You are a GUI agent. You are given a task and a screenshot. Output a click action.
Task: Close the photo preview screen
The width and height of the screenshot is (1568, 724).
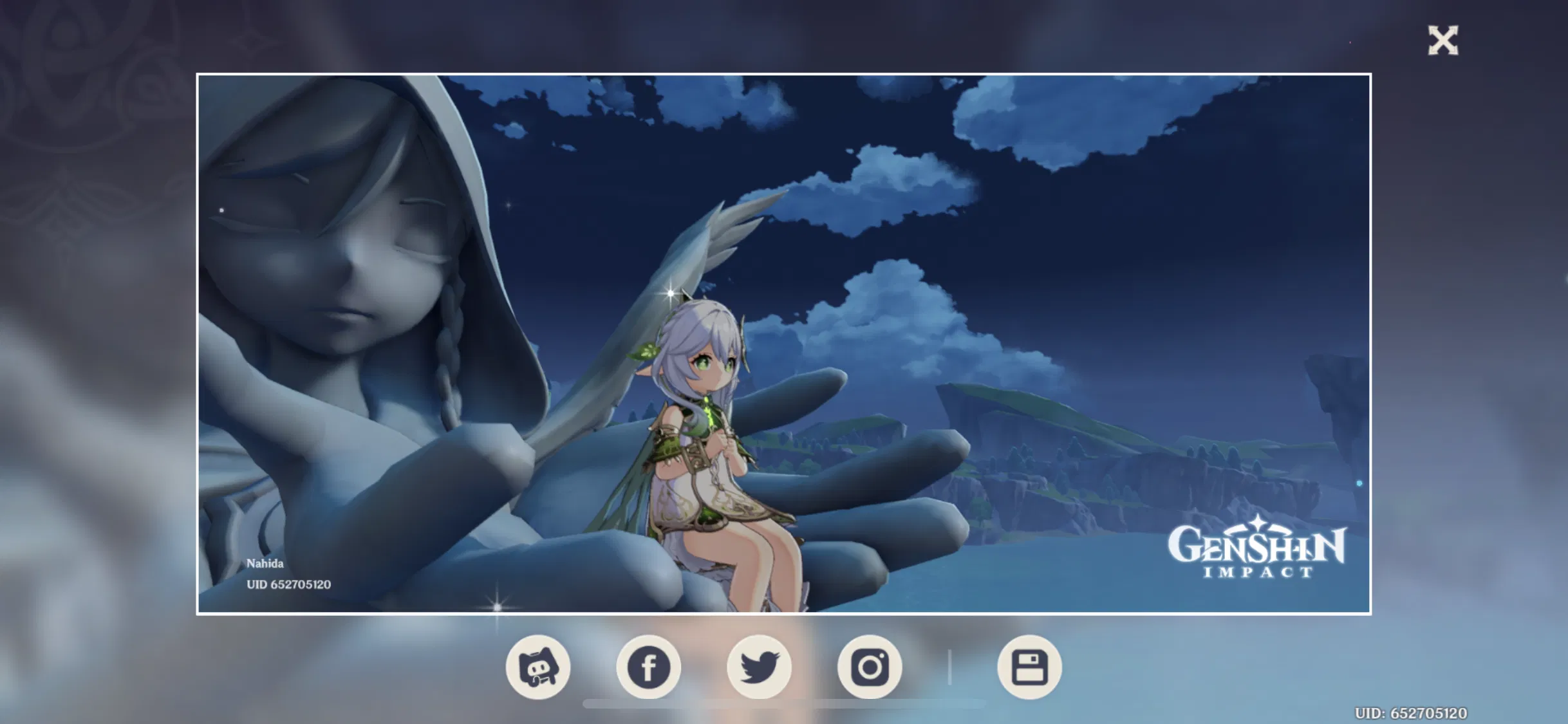click(1442, 41)
